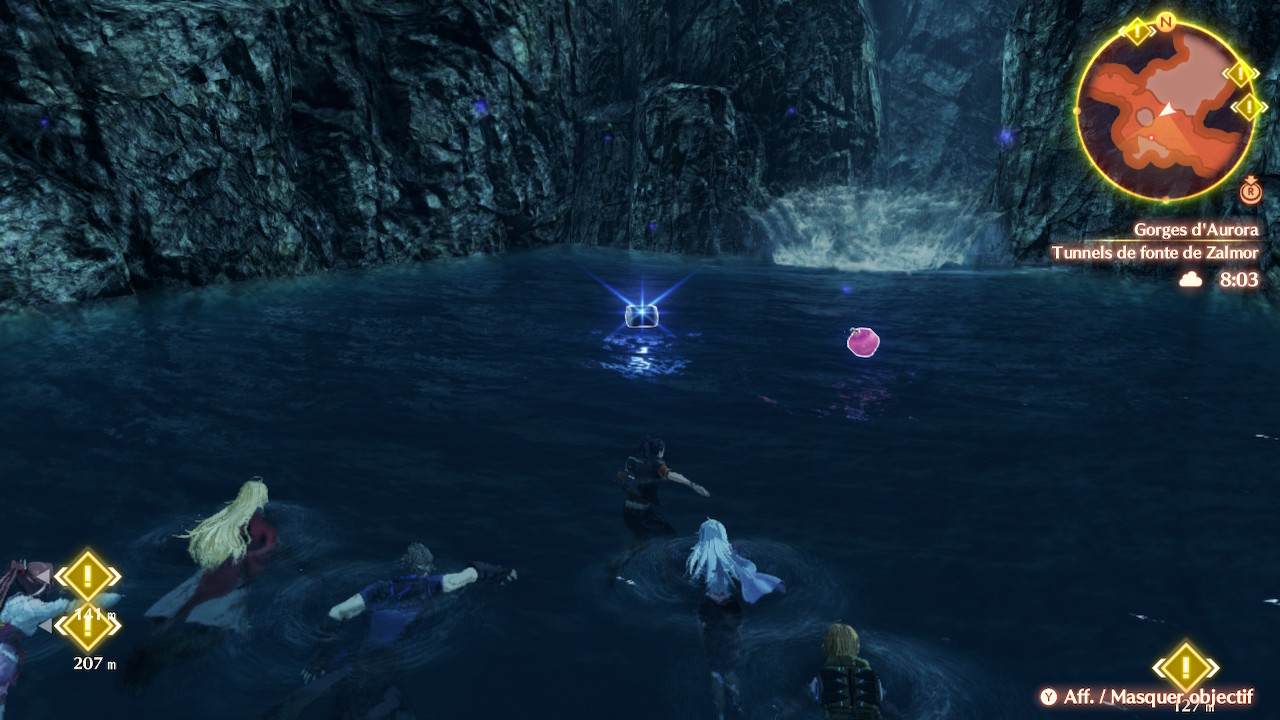The image size is (1280, 720).
Task: Click the quest marker showing 127 m
Action: pos(1185,668)
